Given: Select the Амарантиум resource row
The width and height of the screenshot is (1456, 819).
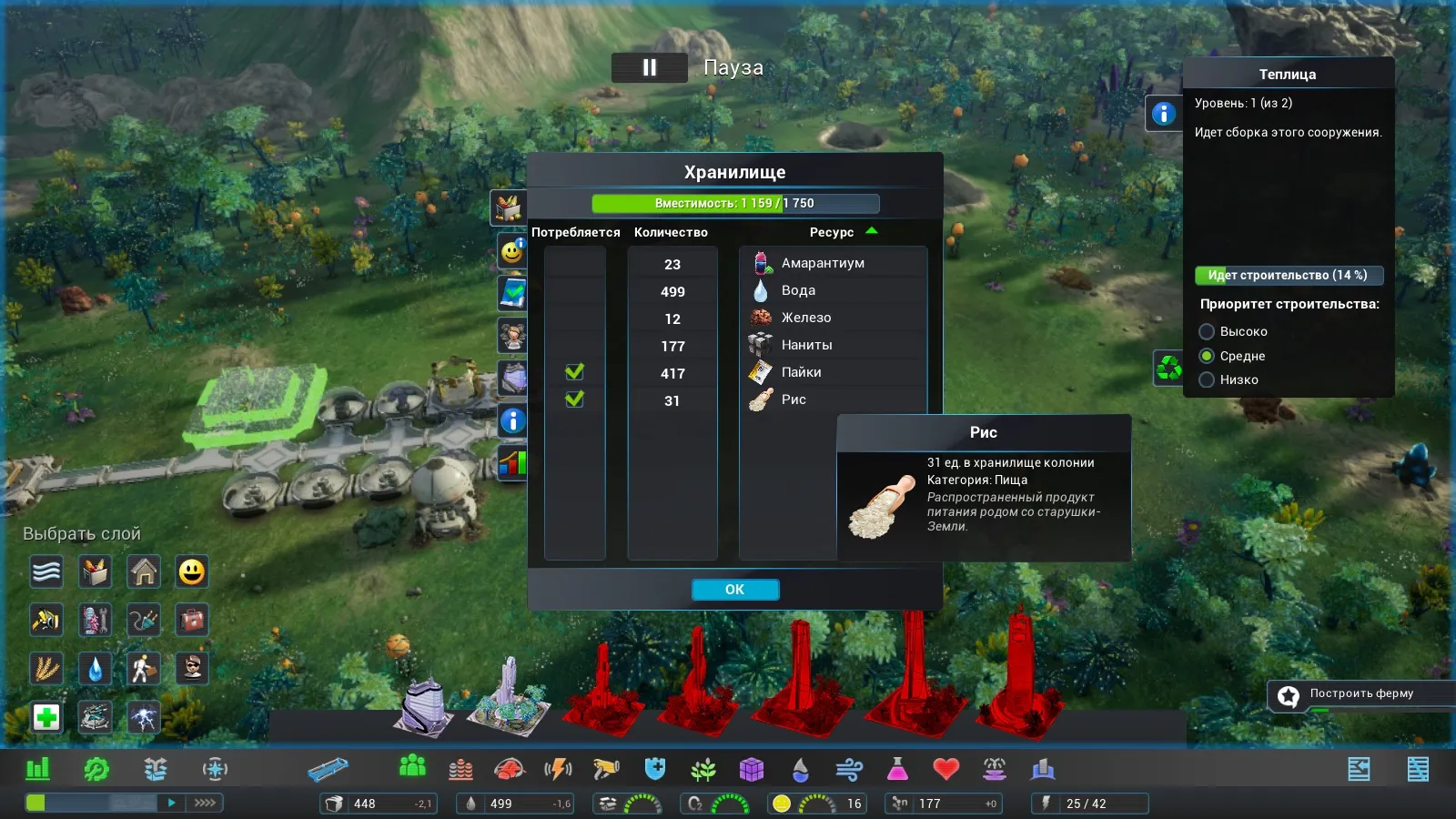Looking at the screenshot, I should point(823,263).
